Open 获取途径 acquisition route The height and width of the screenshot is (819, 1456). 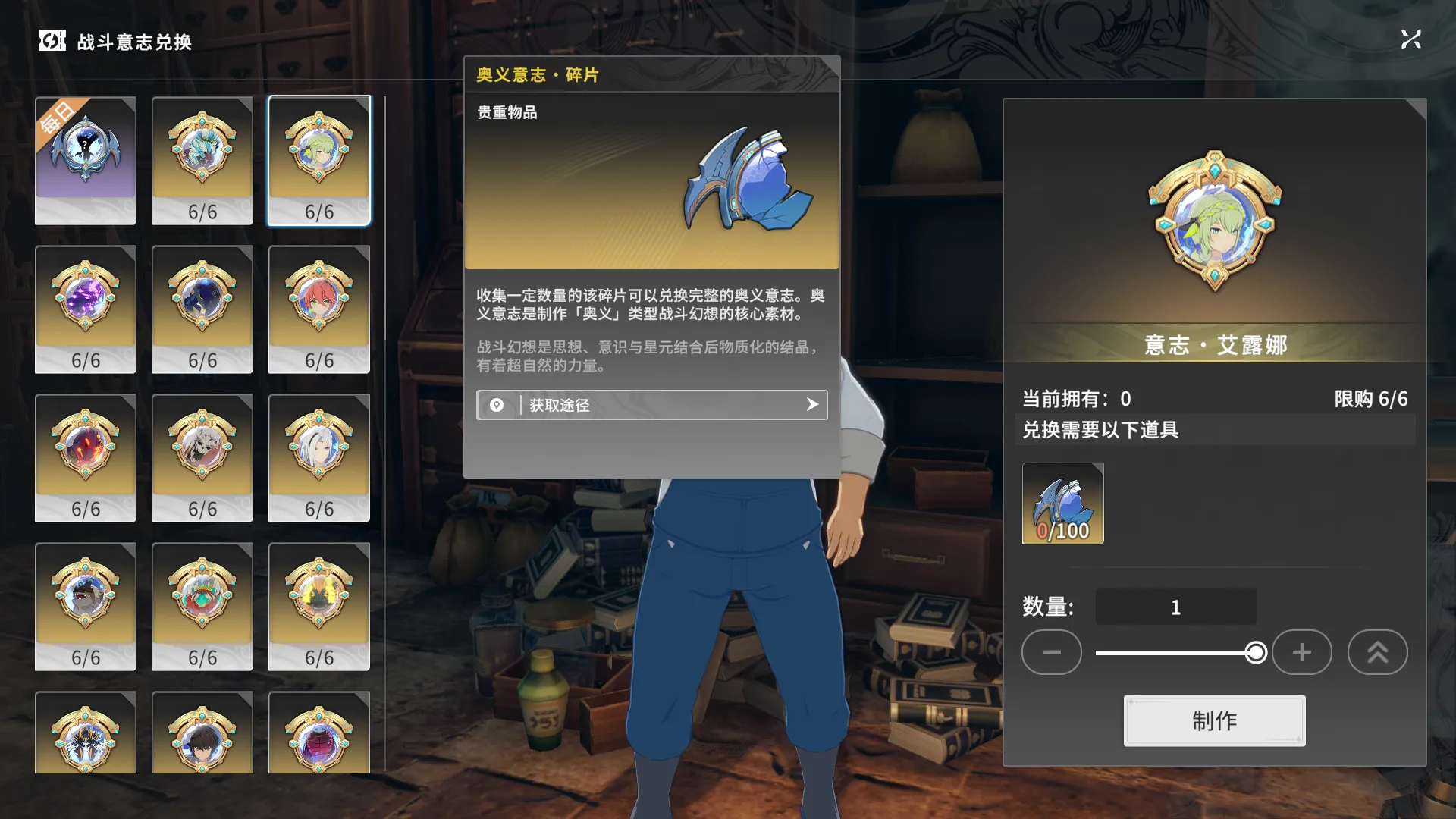(x=651, y=405)
